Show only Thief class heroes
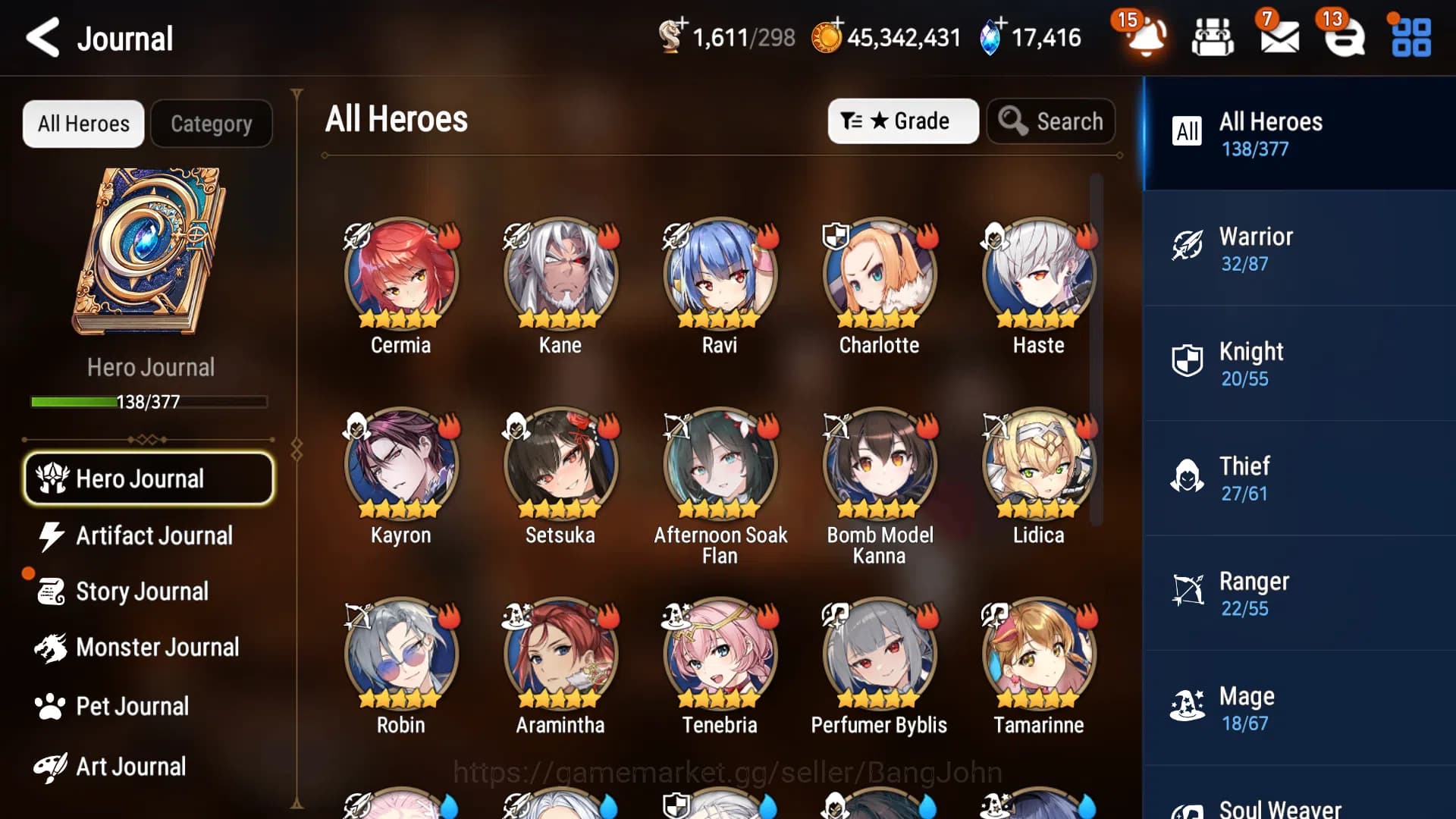The height and width of the screenshot is (819, 1456). pyautogui.click(x=1297, y=478)
